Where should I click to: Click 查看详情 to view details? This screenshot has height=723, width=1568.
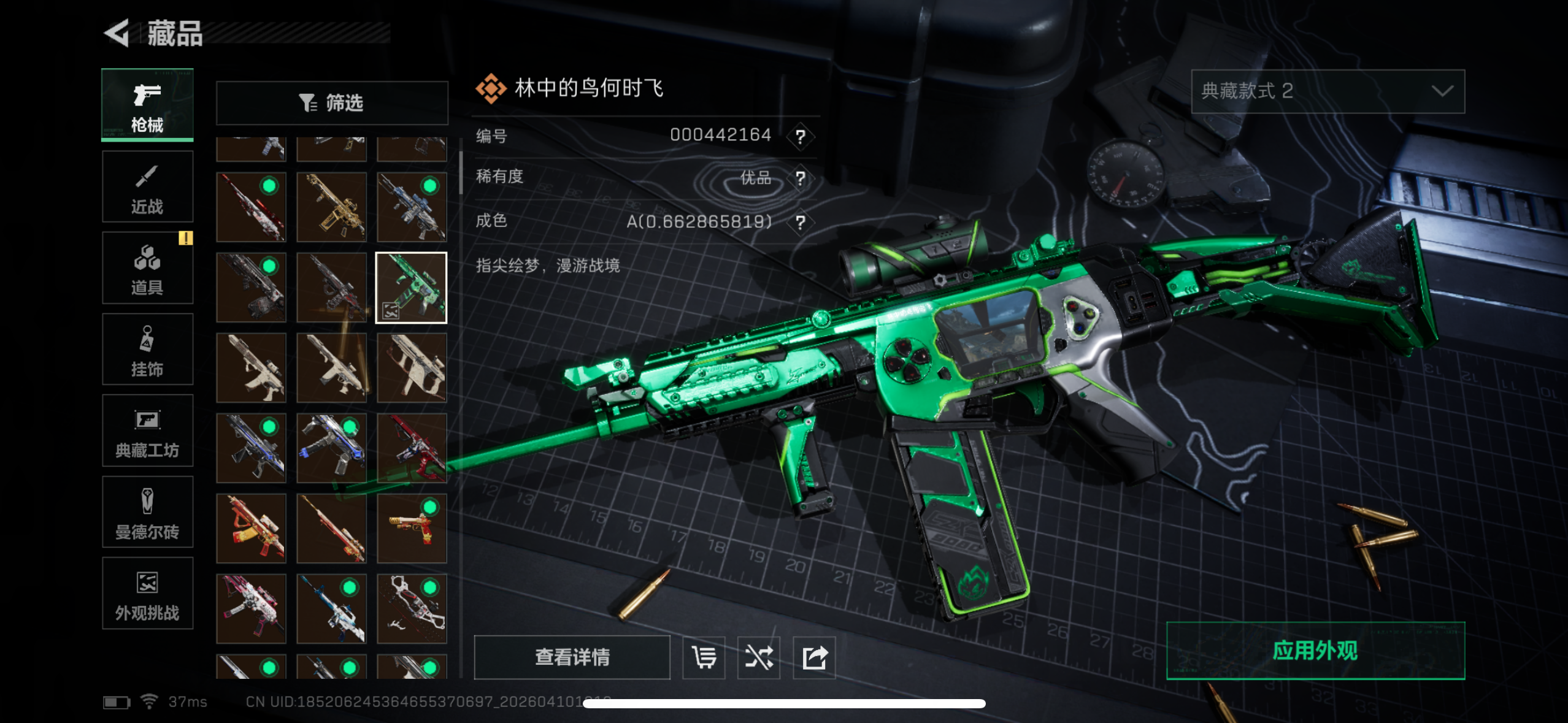[x=572, y=657]
